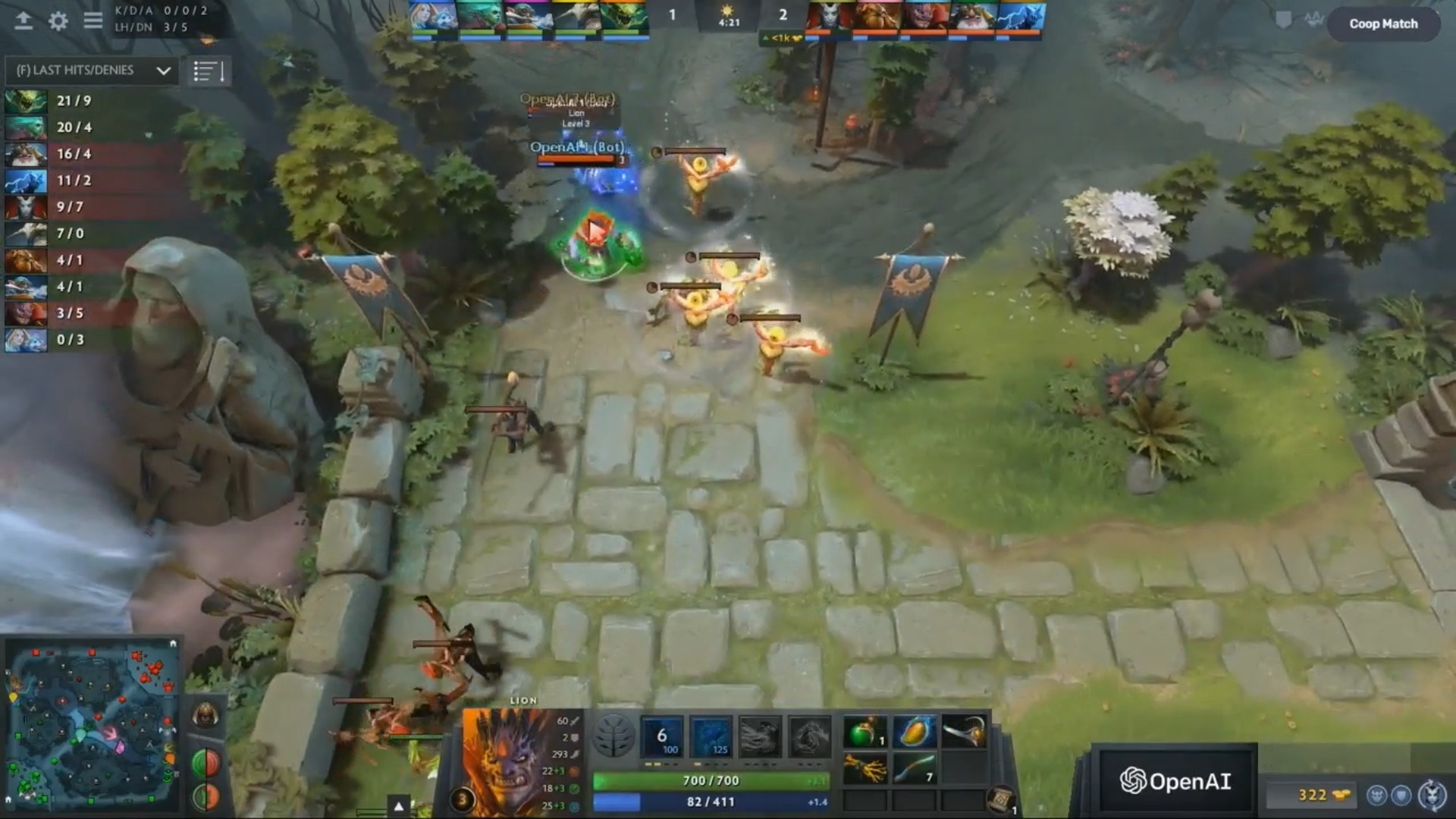Toggle the orange team vision circle beside minimap
Image resolution: width=1456 pixels, height=819 pixels.
tap(212, 795)
